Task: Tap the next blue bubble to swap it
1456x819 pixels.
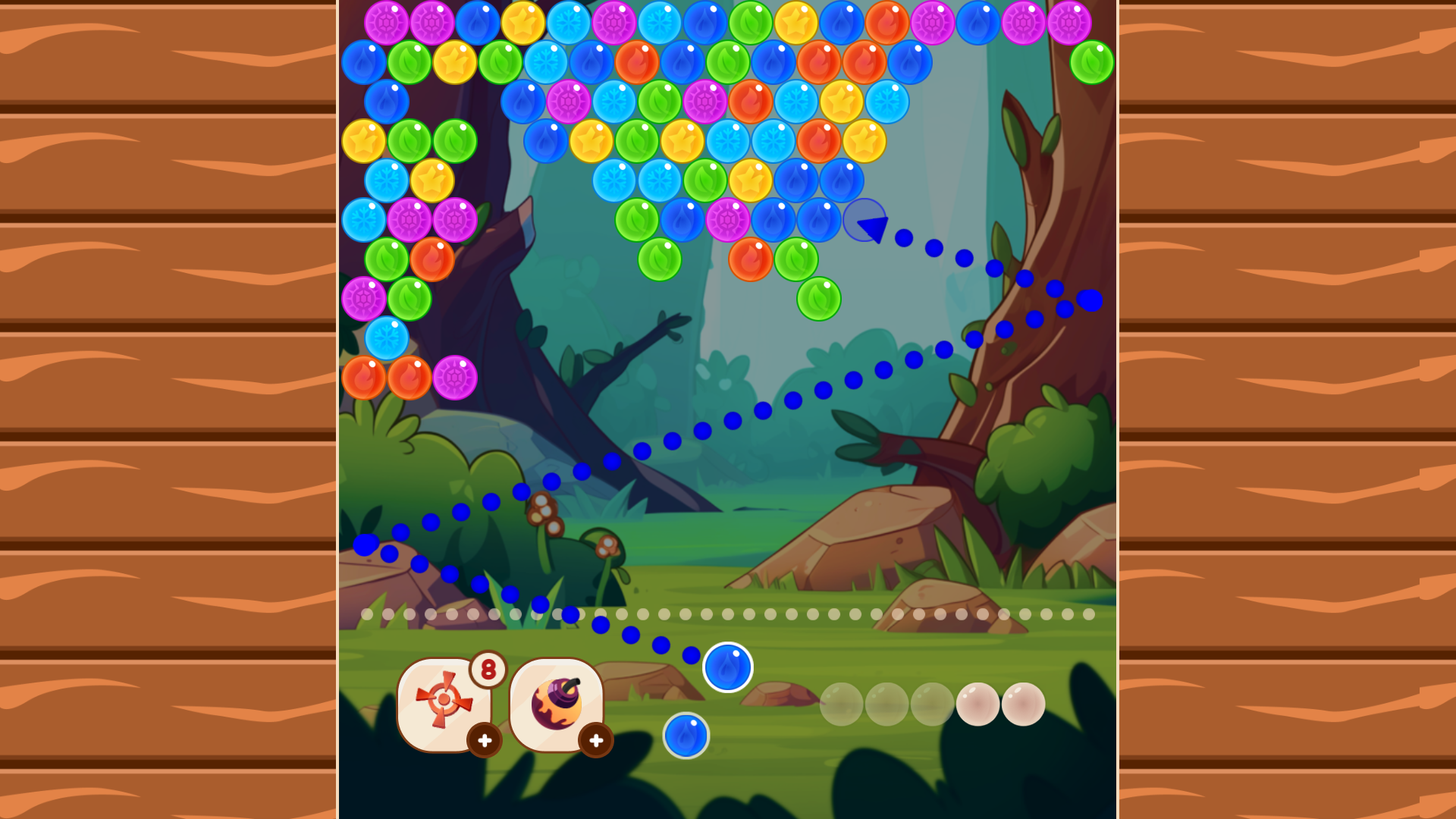Action: 686,734
